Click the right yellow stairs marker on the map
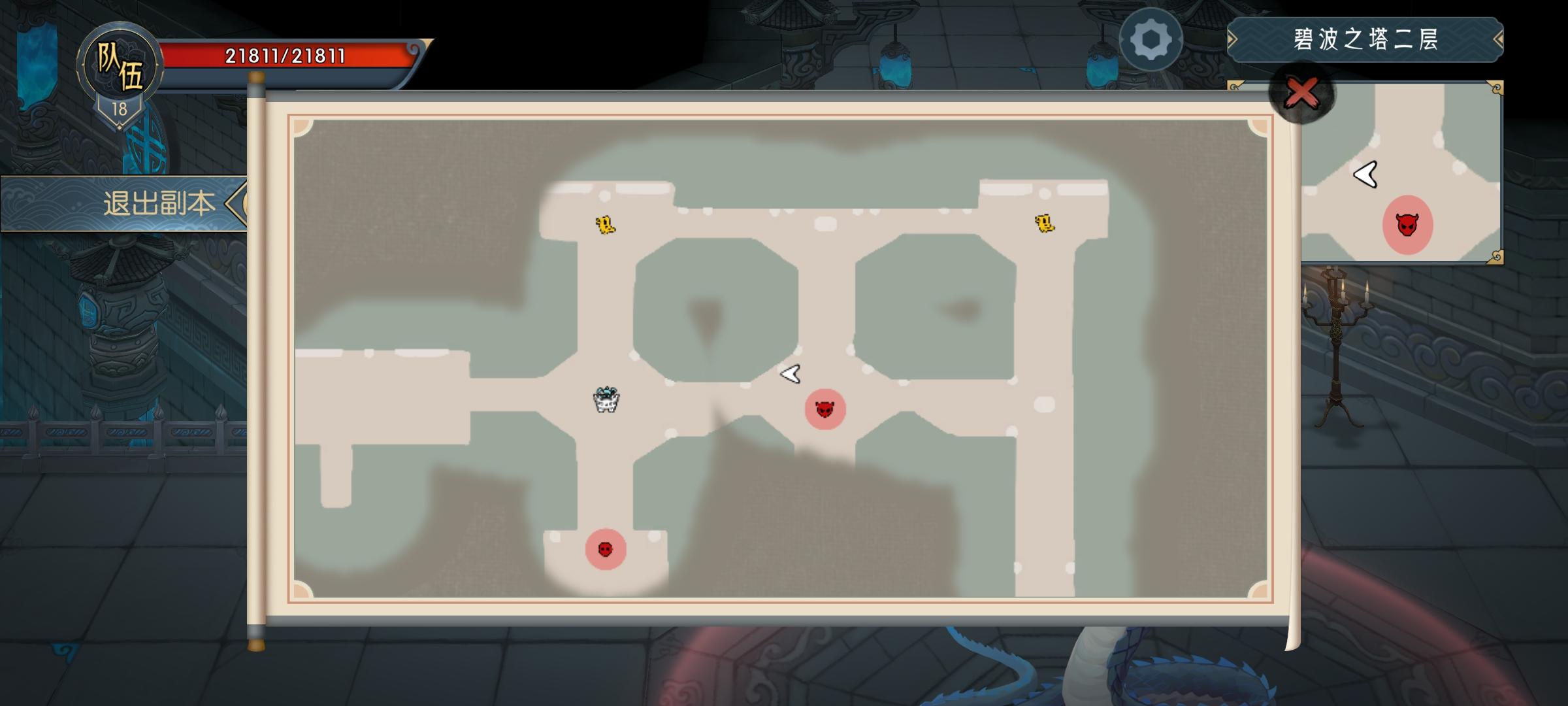Viewport: 1568px width, 706px height. pyautogui.click(x=1045, y=224)
